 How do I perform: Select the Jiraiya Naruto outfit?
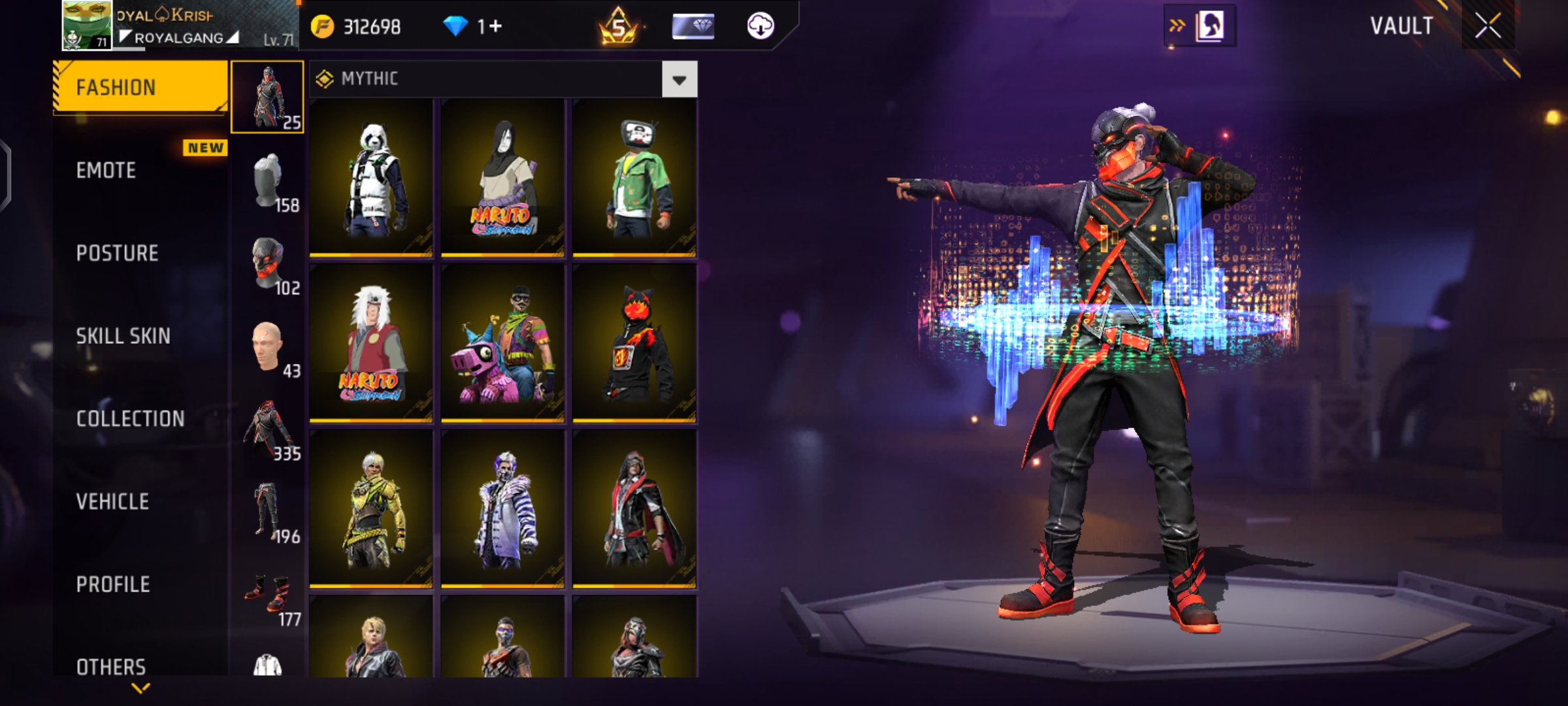(371, 343)
